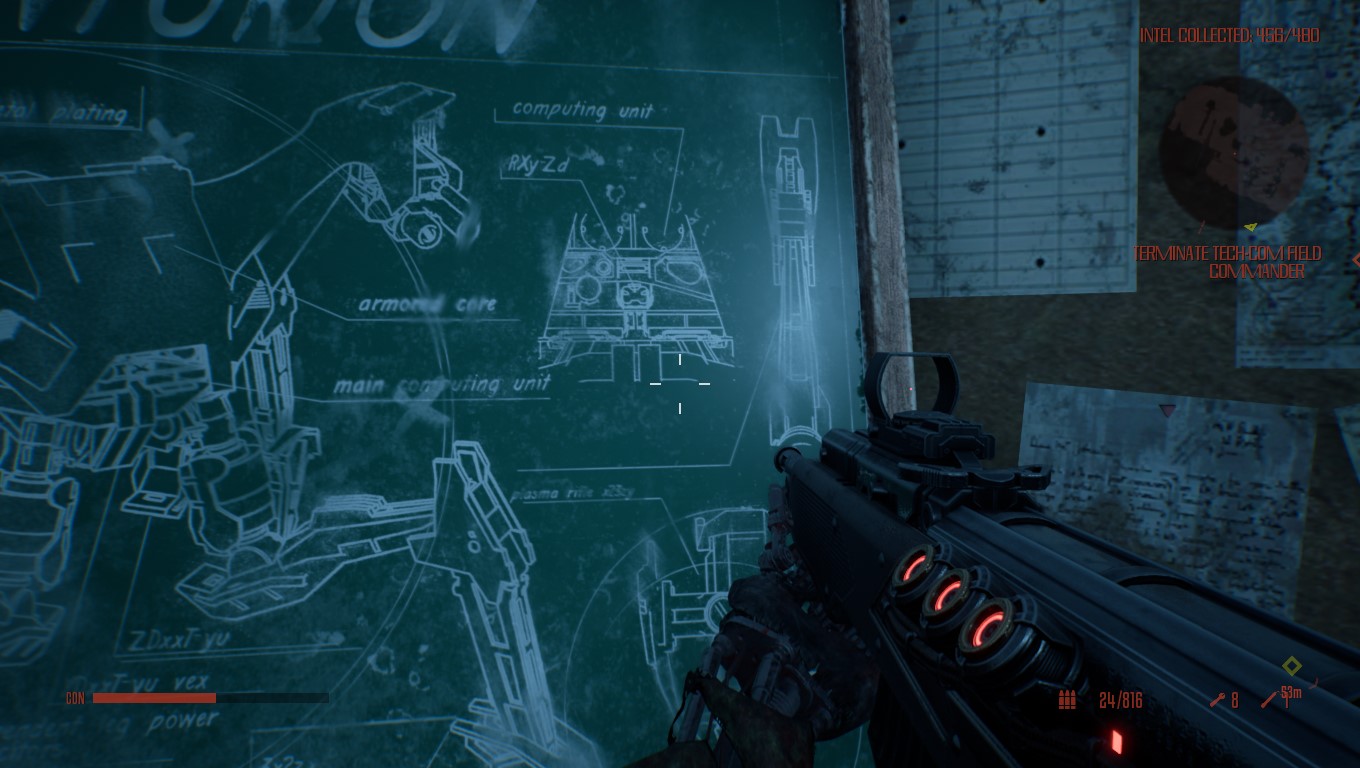Select the lockpick wrench icon

1218,700
